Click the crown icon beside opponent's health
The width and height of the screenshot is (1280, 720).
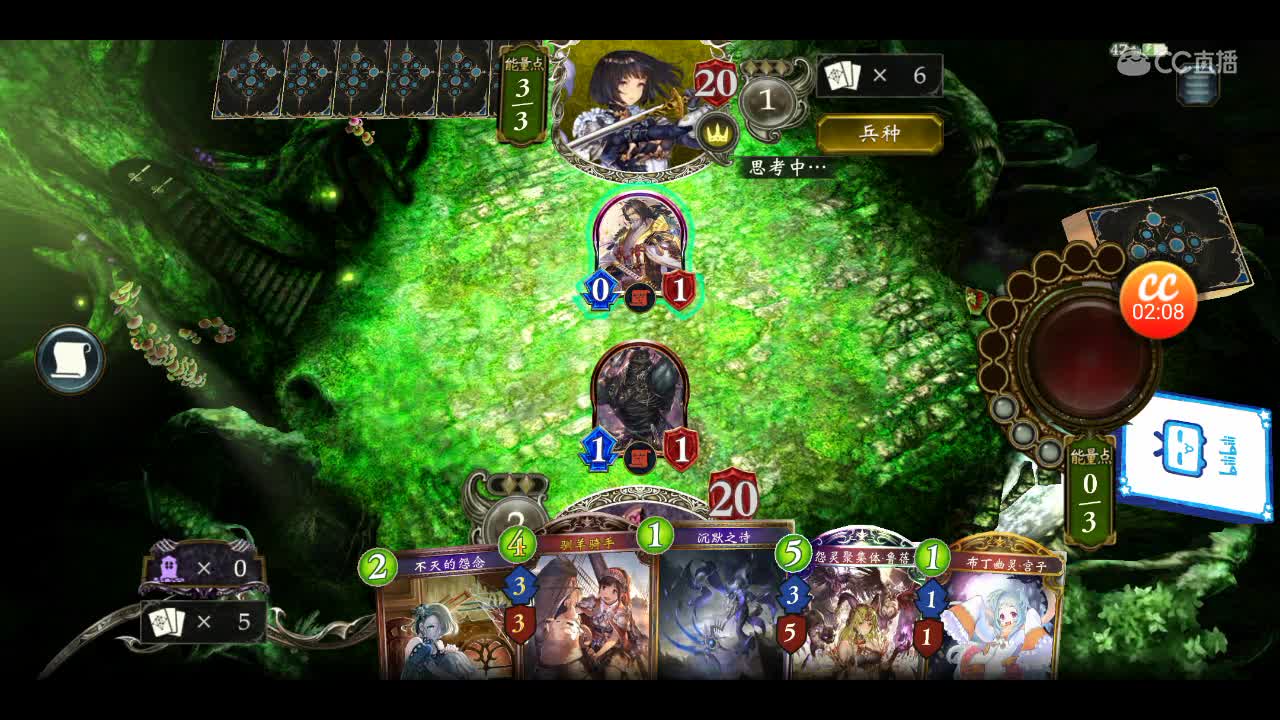715,133
